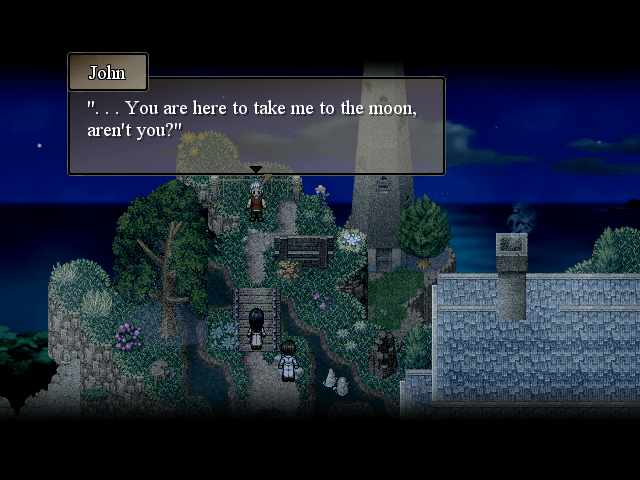Click the dialogue continue arrow
The image size is (640, 480).
click(256, 170)
